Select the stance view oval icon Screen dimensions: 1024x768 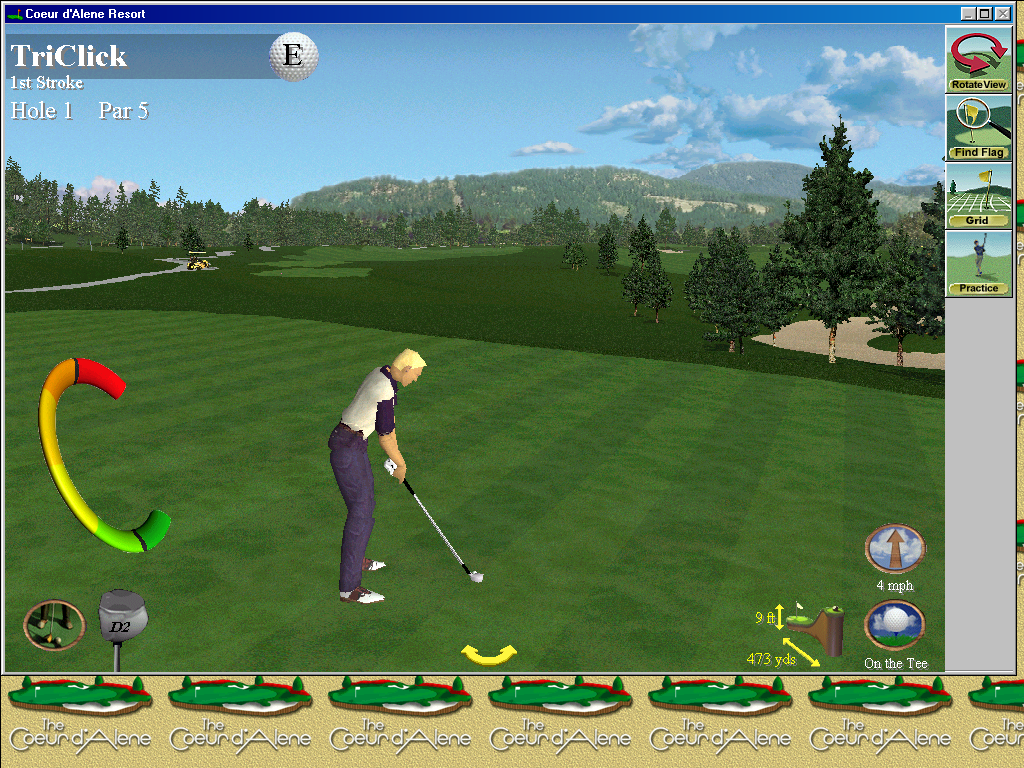click(53, 625)
